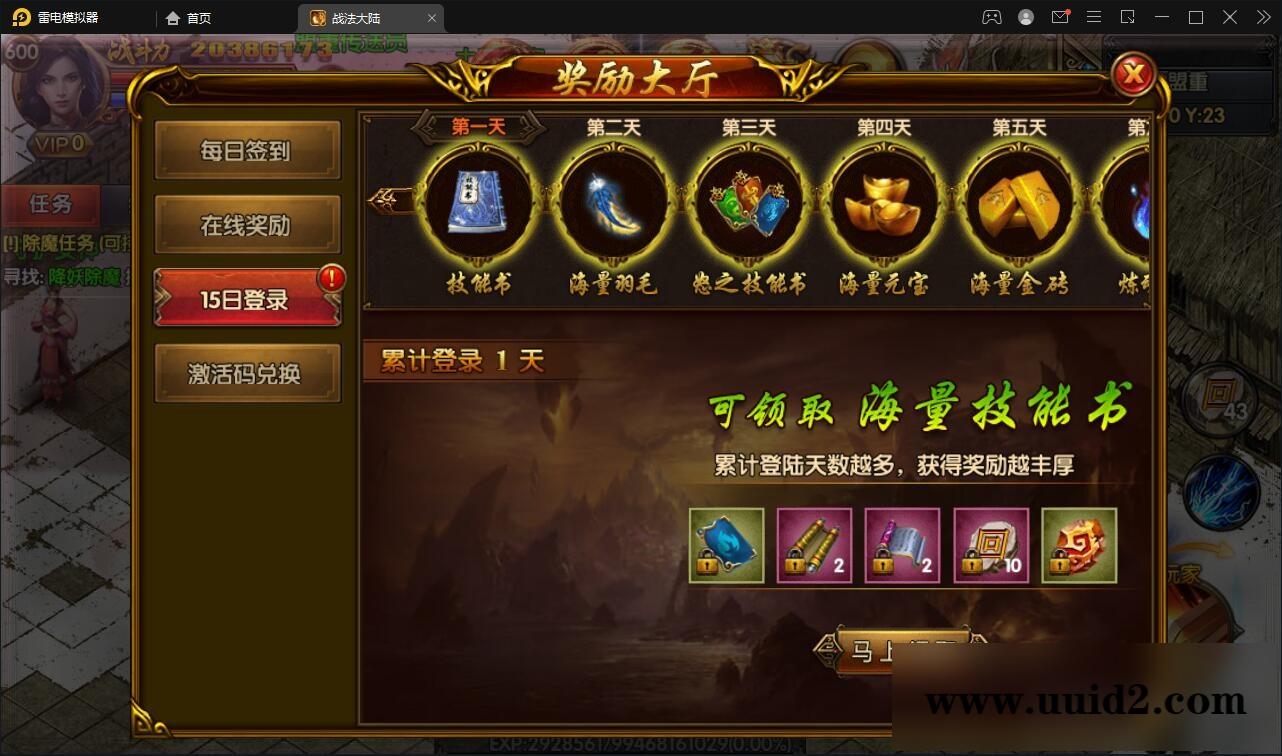Click the 激活码兑换 button
The width and height of the screenshot is (1282, 756).
(x=247, y=372)
